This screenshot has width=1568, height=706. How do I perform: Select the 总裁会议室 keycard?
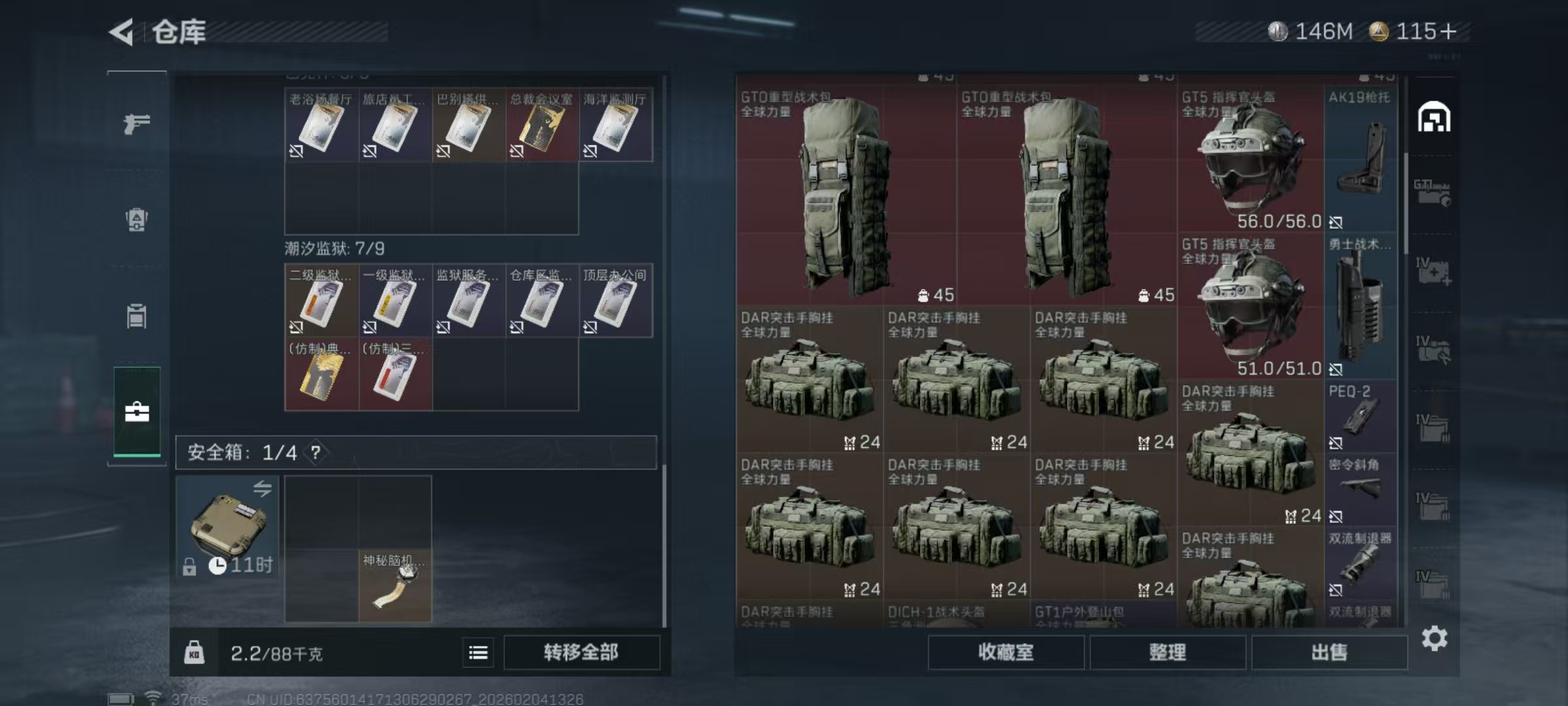tap(542, 126)
